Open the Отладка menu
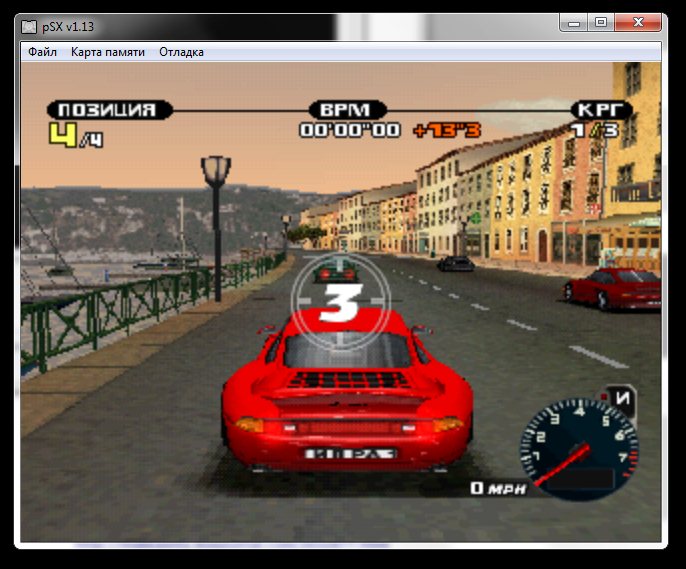Viewport: 686px width, 569px height. [181, 52]
